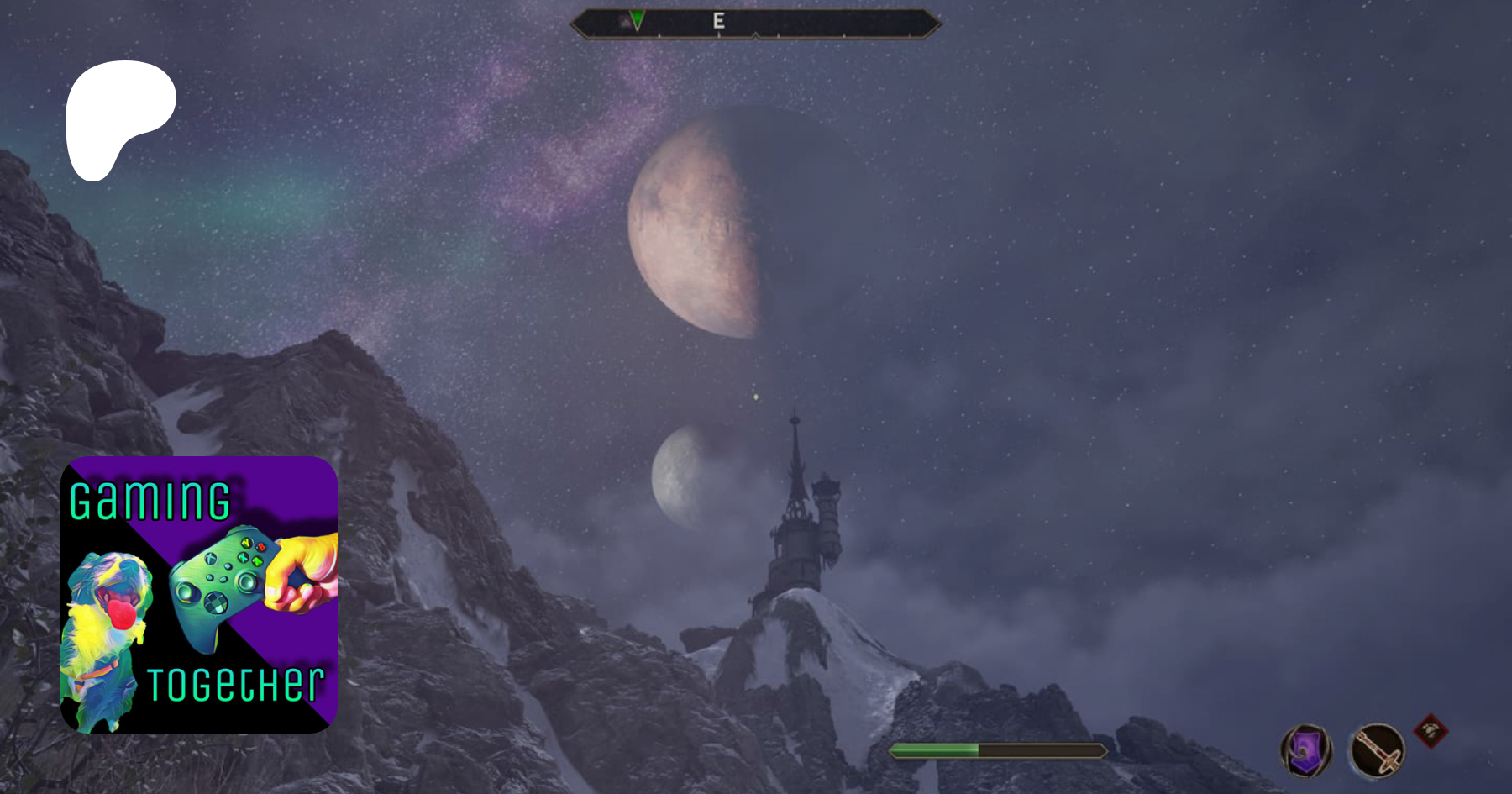This screenshot has width=1512, height=794.
Task: Open the white Patreon logo
Action: coord(118,118)
